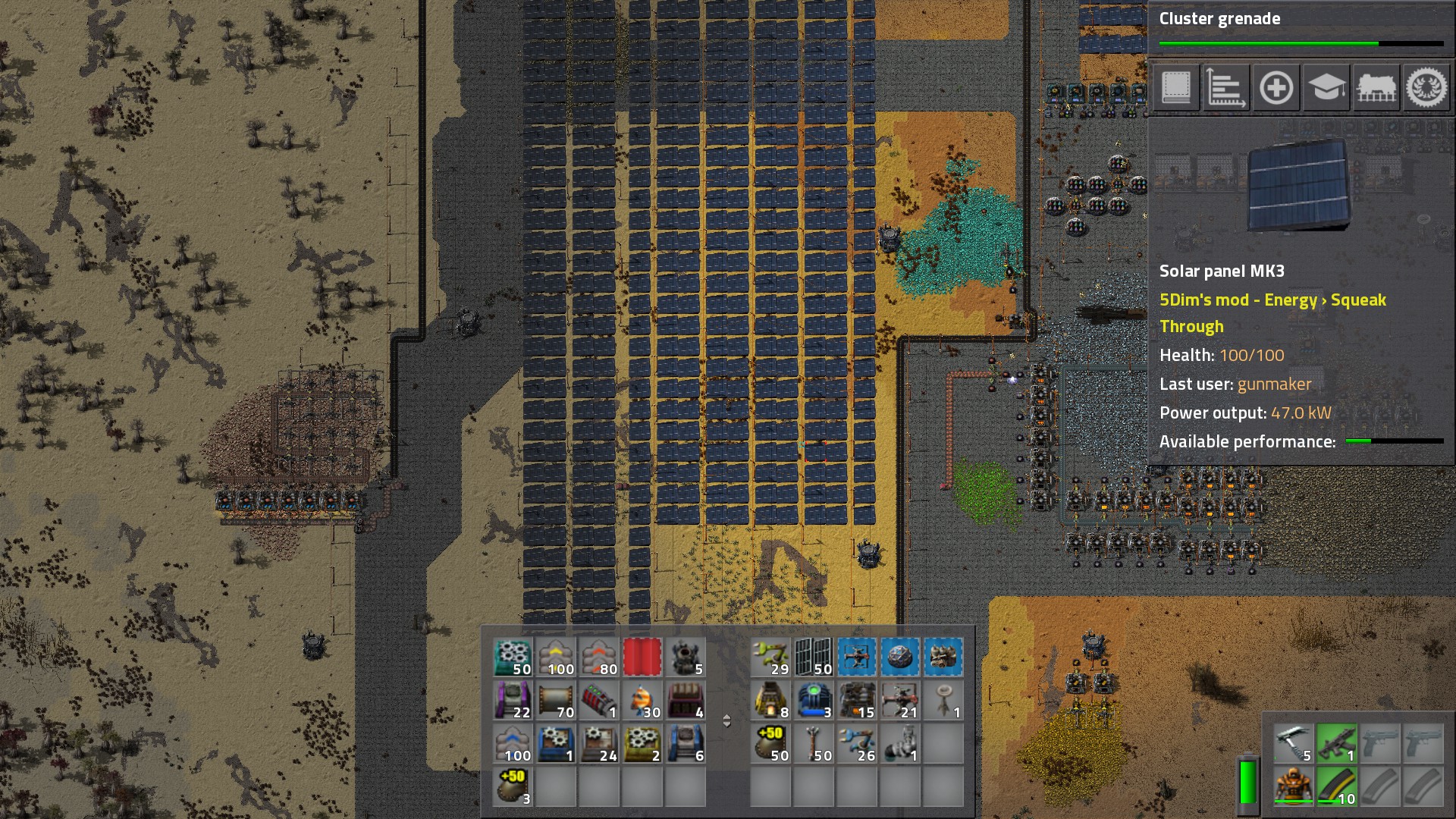The height and width of the screenshot is (819, 1456).
Task: Select the blue inserter stack of 26
Action: point(857,743)
